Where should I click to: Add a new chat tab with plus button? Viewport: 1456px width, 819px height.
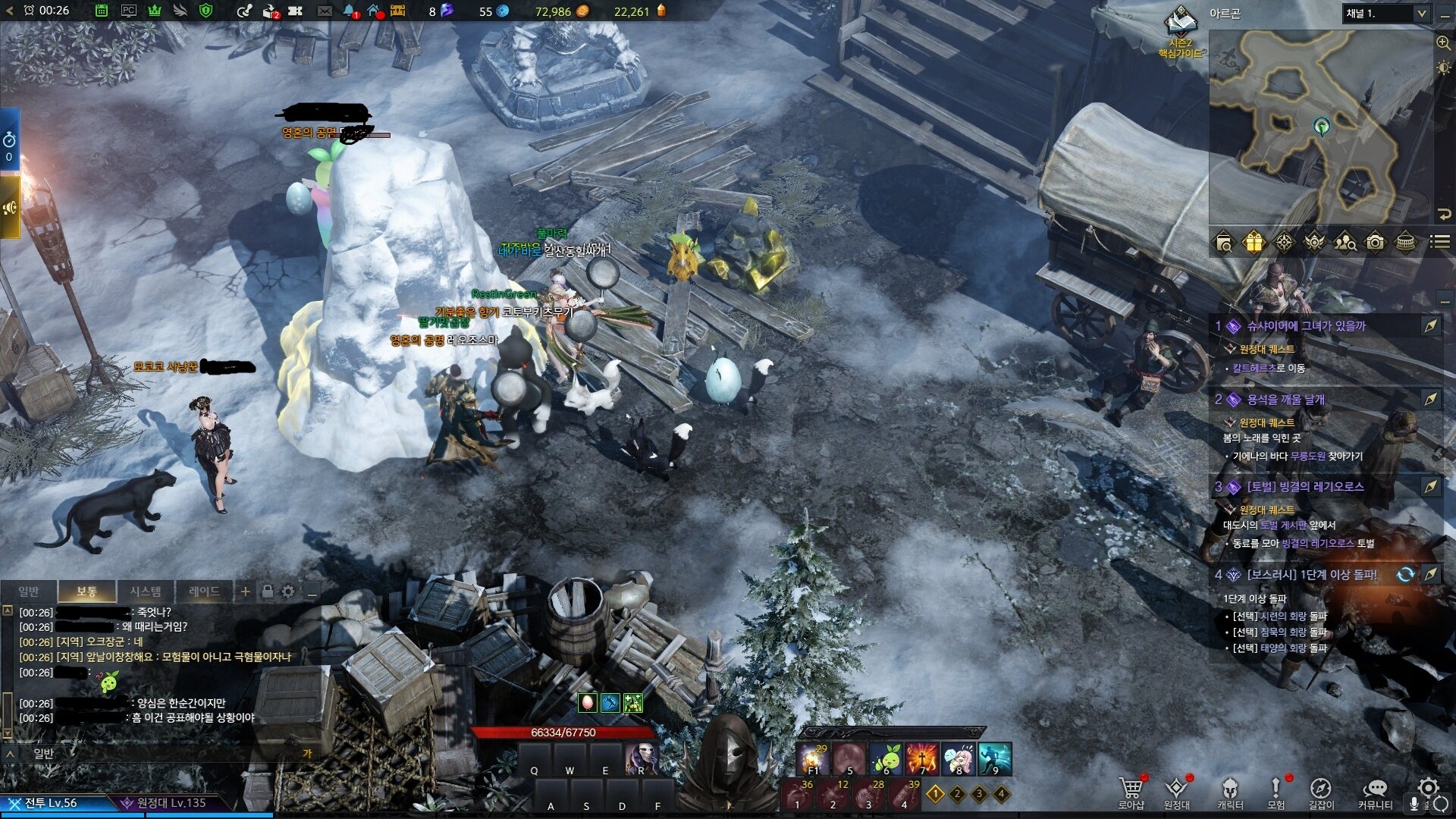[x=245, y=591]
